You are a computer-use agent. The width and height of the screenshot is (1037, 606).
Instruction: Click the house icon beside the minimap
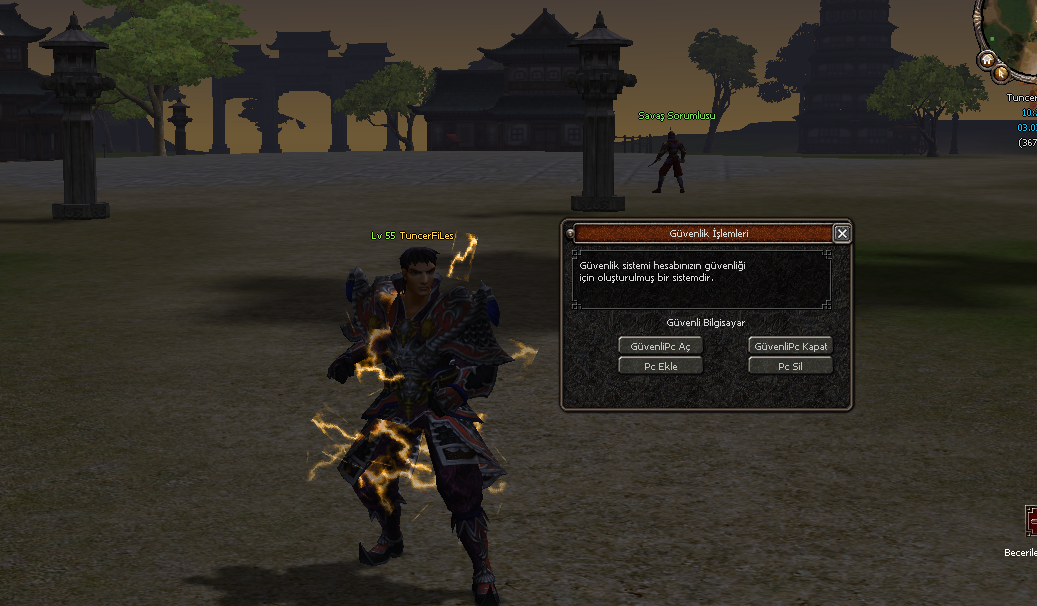pyautogui.click(x=987, y=59)
